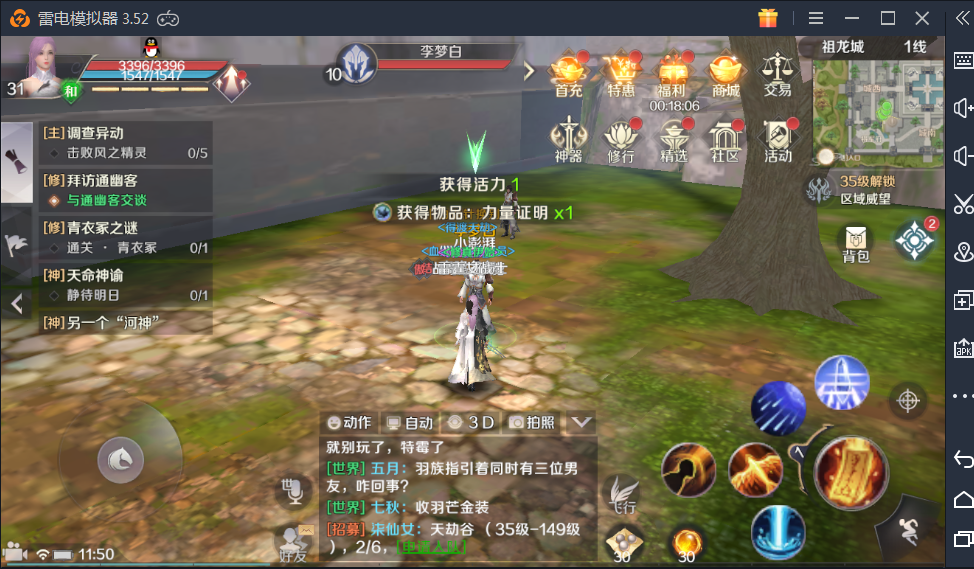Viewport: 974px width, 569px height.
Task: Open the 神器 artifact menu
Action: click(x=569, y=140)
